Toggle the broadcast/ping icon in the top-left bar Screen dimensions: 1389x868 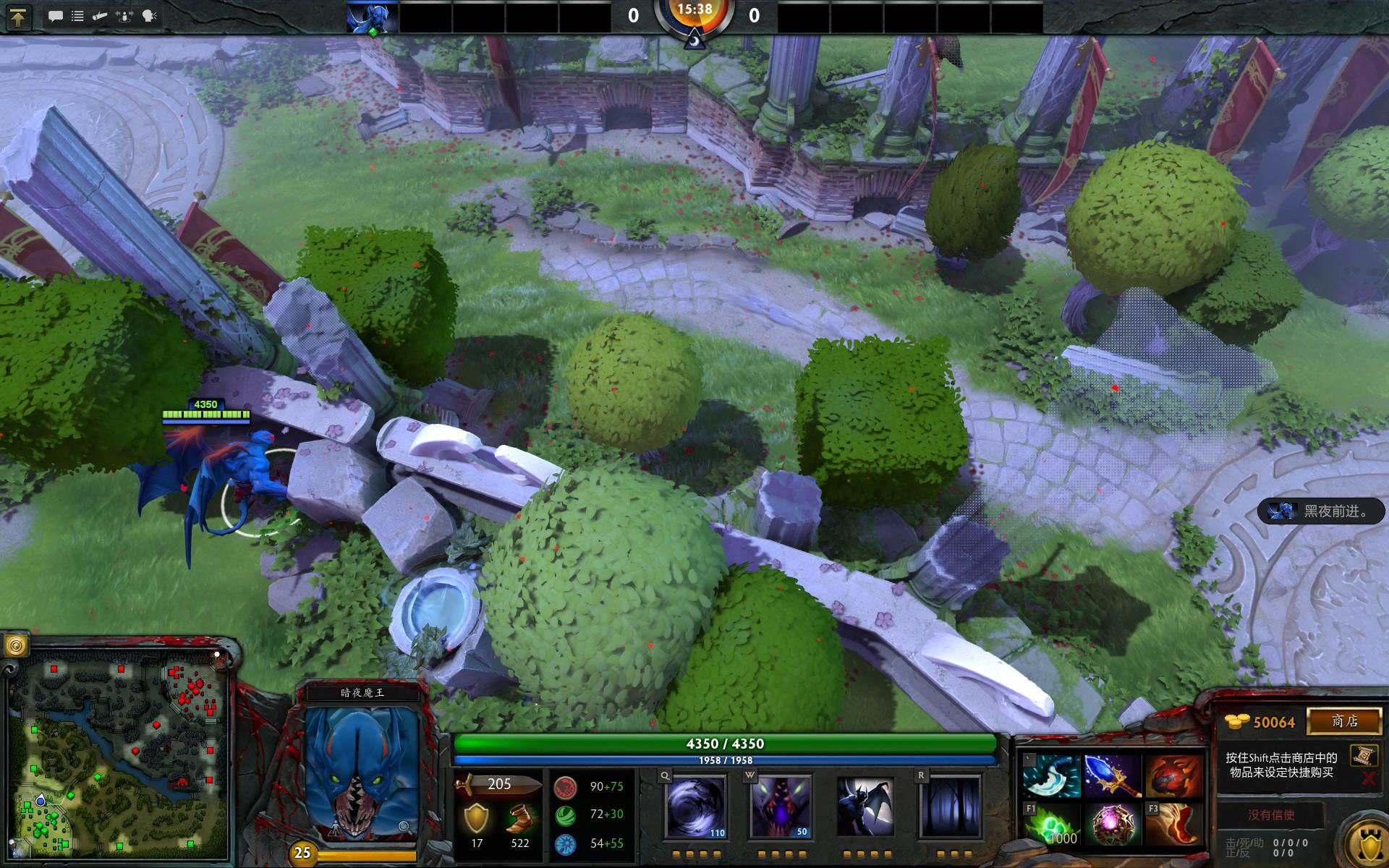click(x=124, y=16)
